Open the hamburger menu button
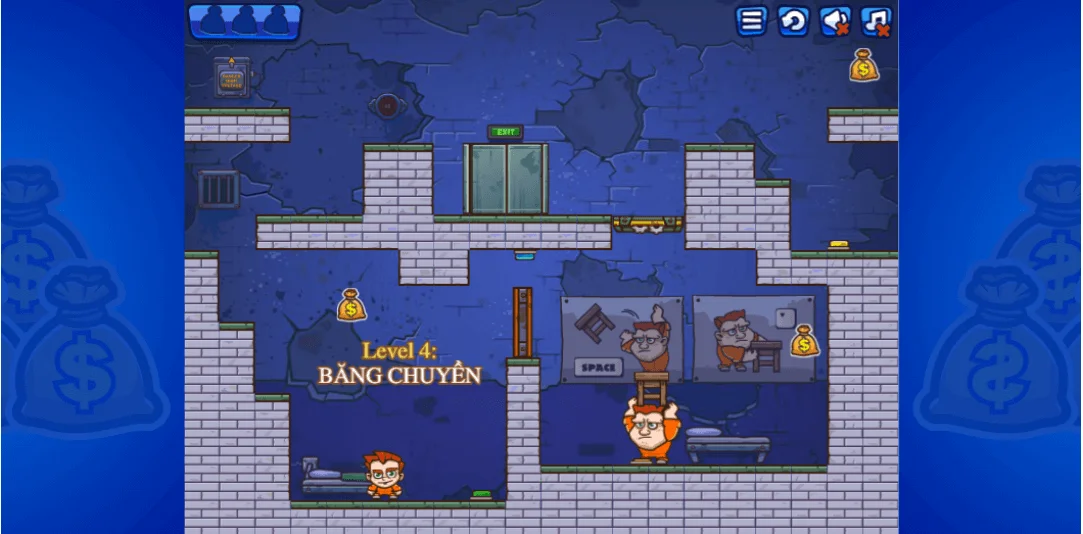The height and width of the screenshot is (534, 1083). (x=751, y=21)
